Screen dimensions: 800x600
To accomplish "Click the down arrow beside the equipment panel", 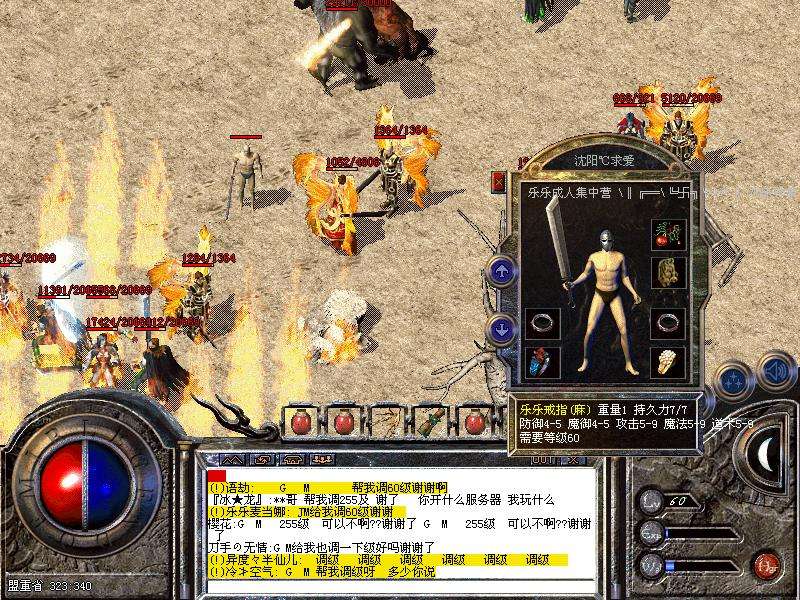I will click(501, 328).
